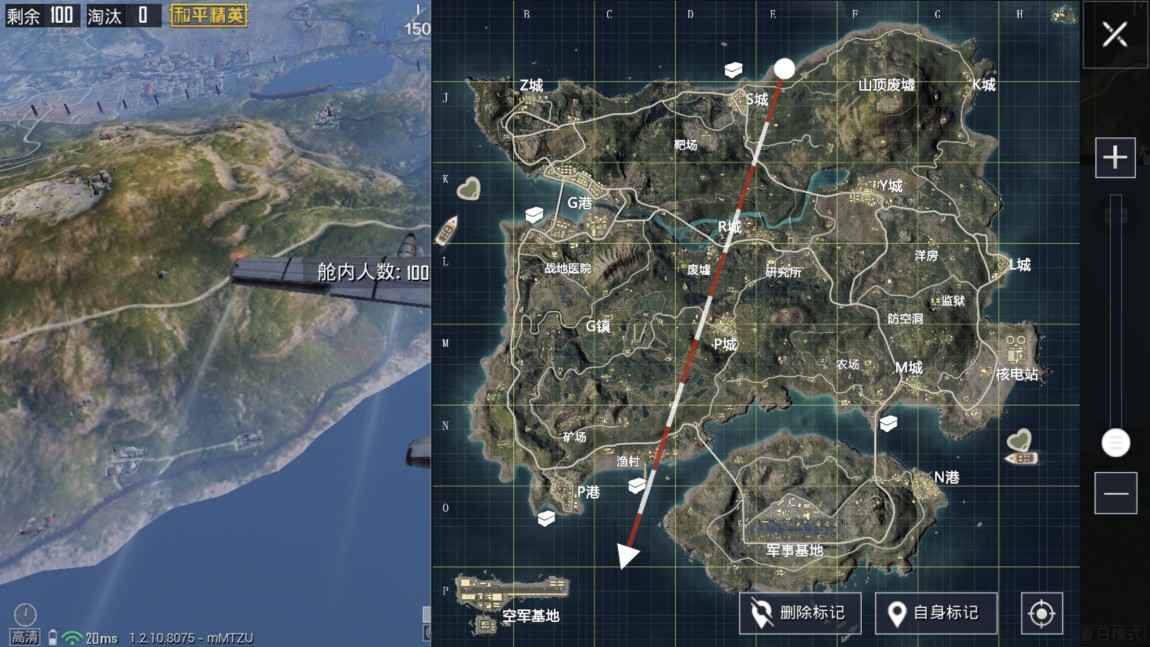1150x647 pixels.
Task: Choose N港 as landing marker
Action: coord(945,477)
